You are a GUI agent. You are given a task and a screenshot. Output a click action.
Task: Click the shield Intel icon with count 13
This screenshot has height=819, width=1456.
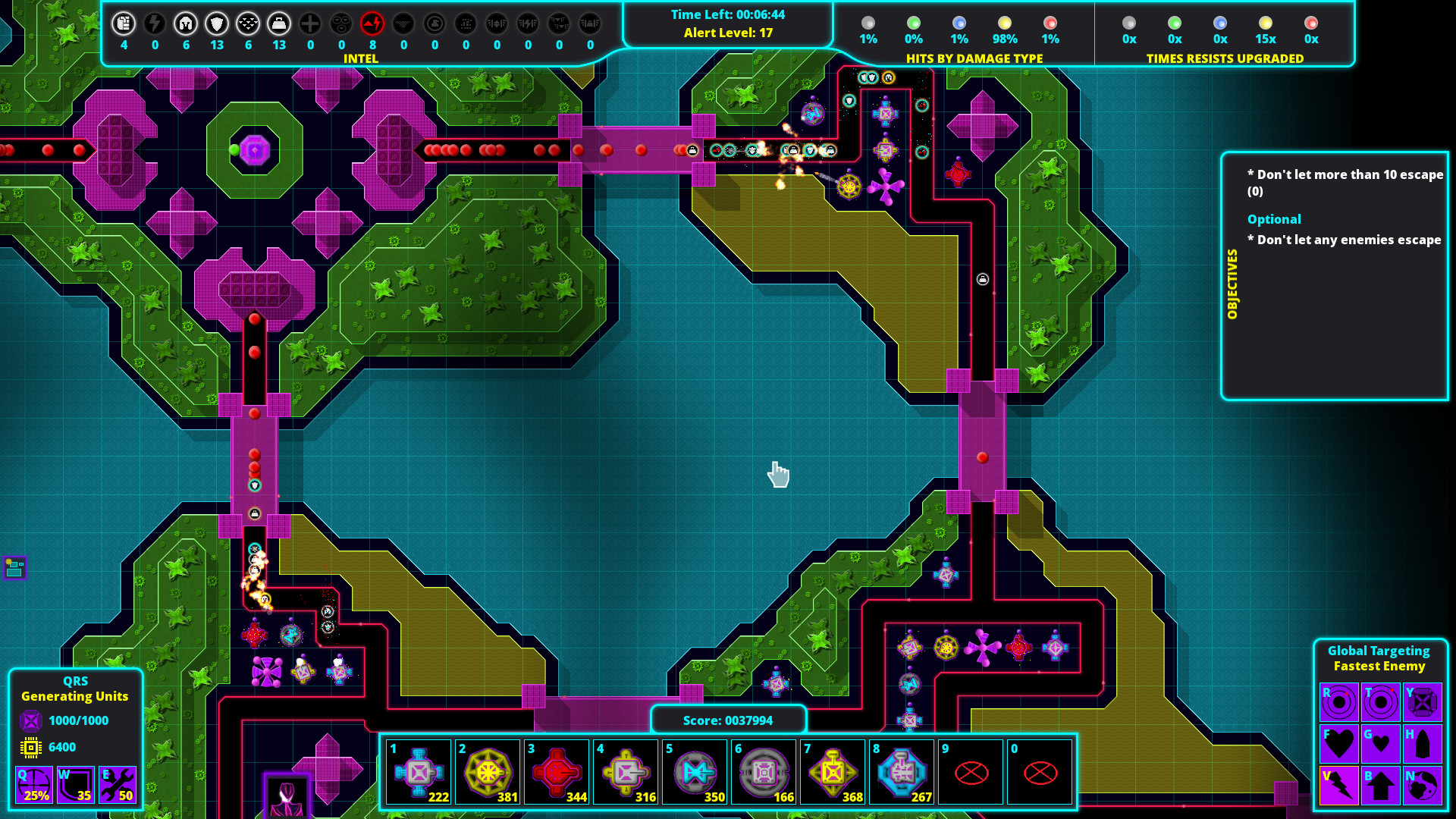click(218, 23)
